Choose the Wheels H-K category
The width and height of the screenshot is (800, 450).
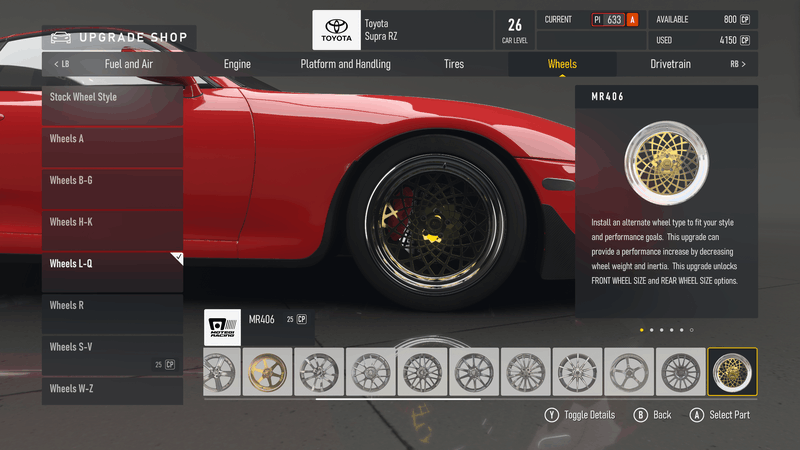(112, 229)
